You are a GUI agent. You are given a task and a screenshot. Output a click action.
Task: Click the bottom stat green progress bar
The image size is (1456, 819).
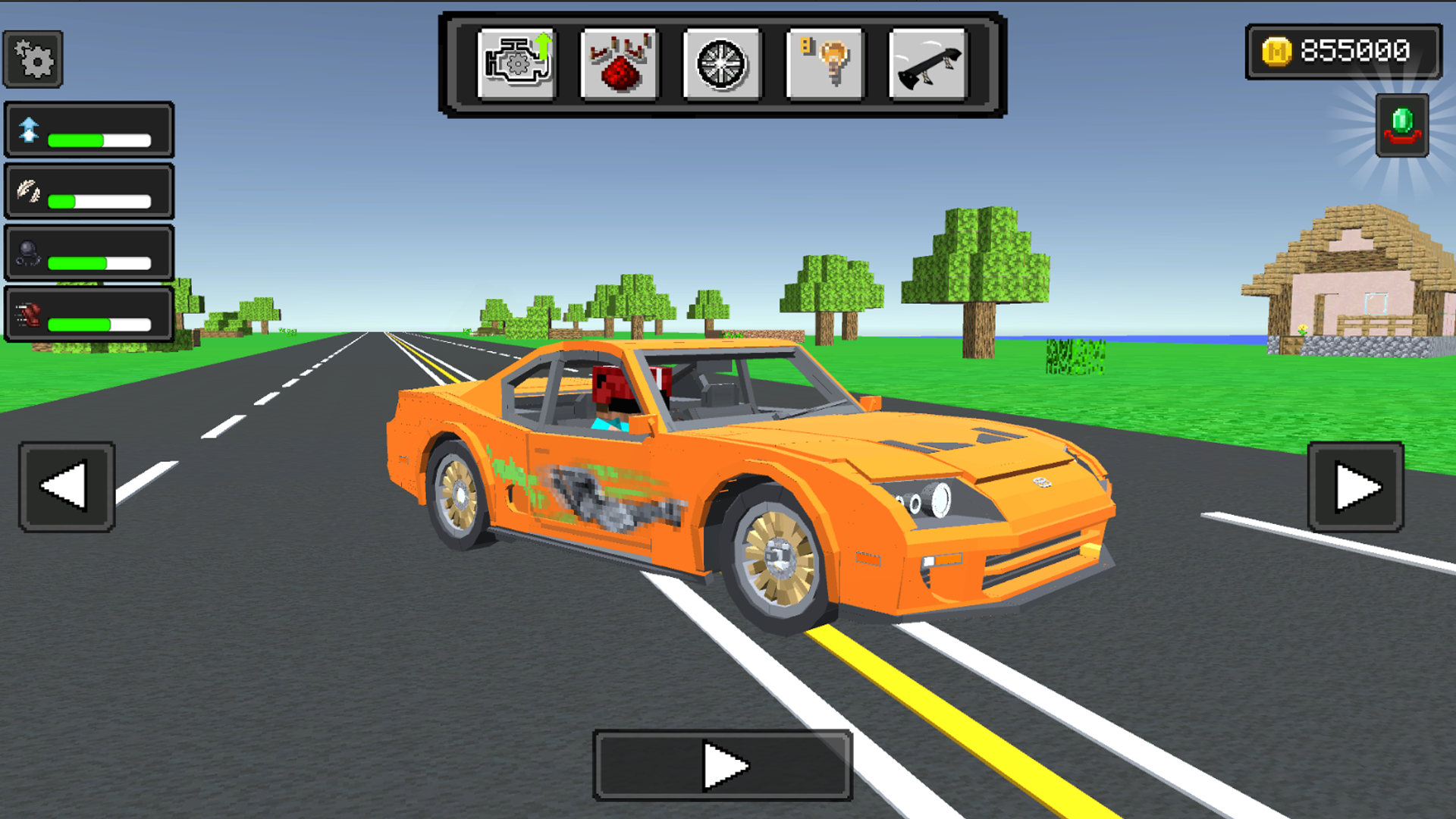click(99, 325)
